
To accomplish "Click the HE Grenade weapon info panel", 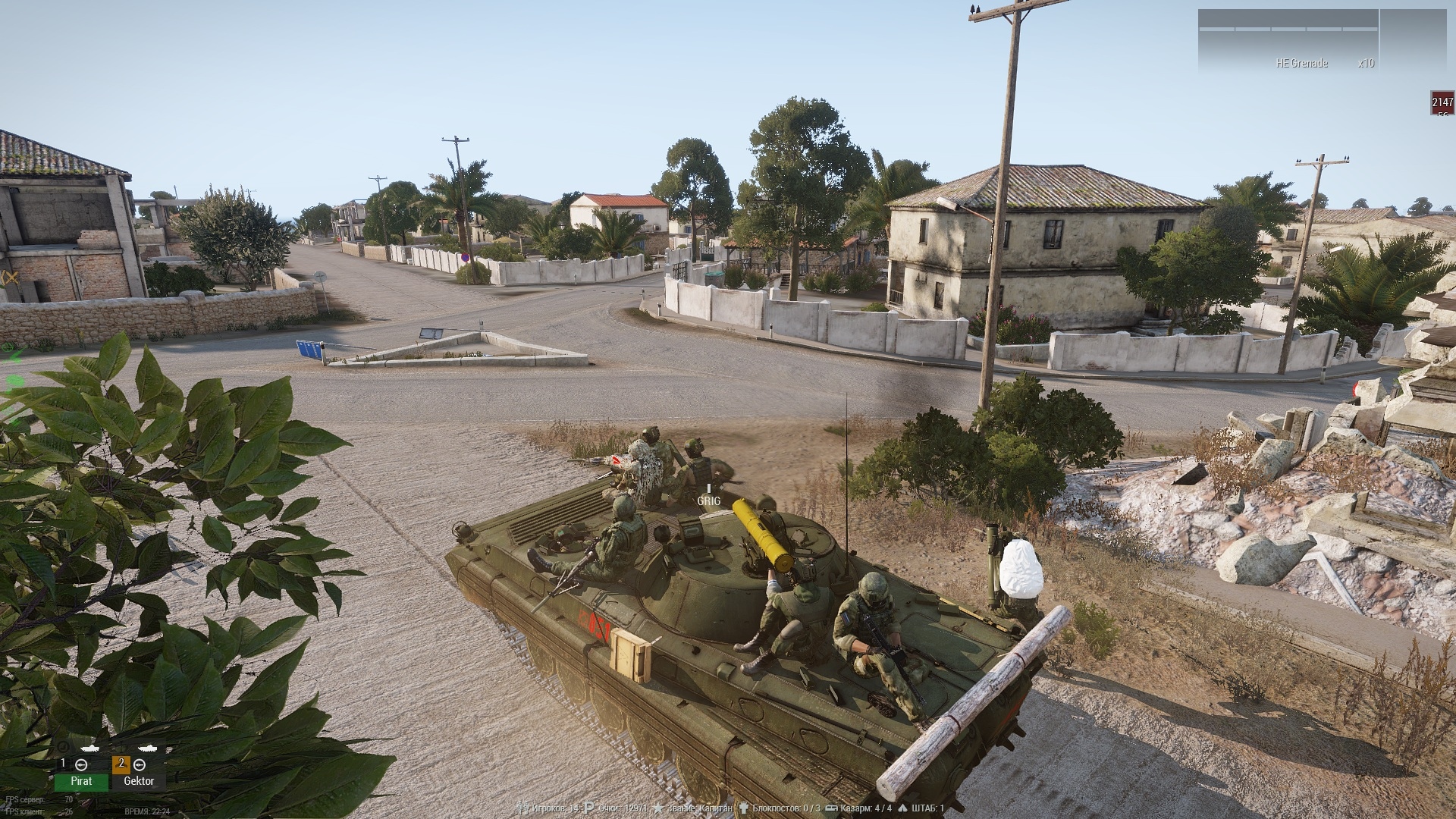I will 1288,42.
